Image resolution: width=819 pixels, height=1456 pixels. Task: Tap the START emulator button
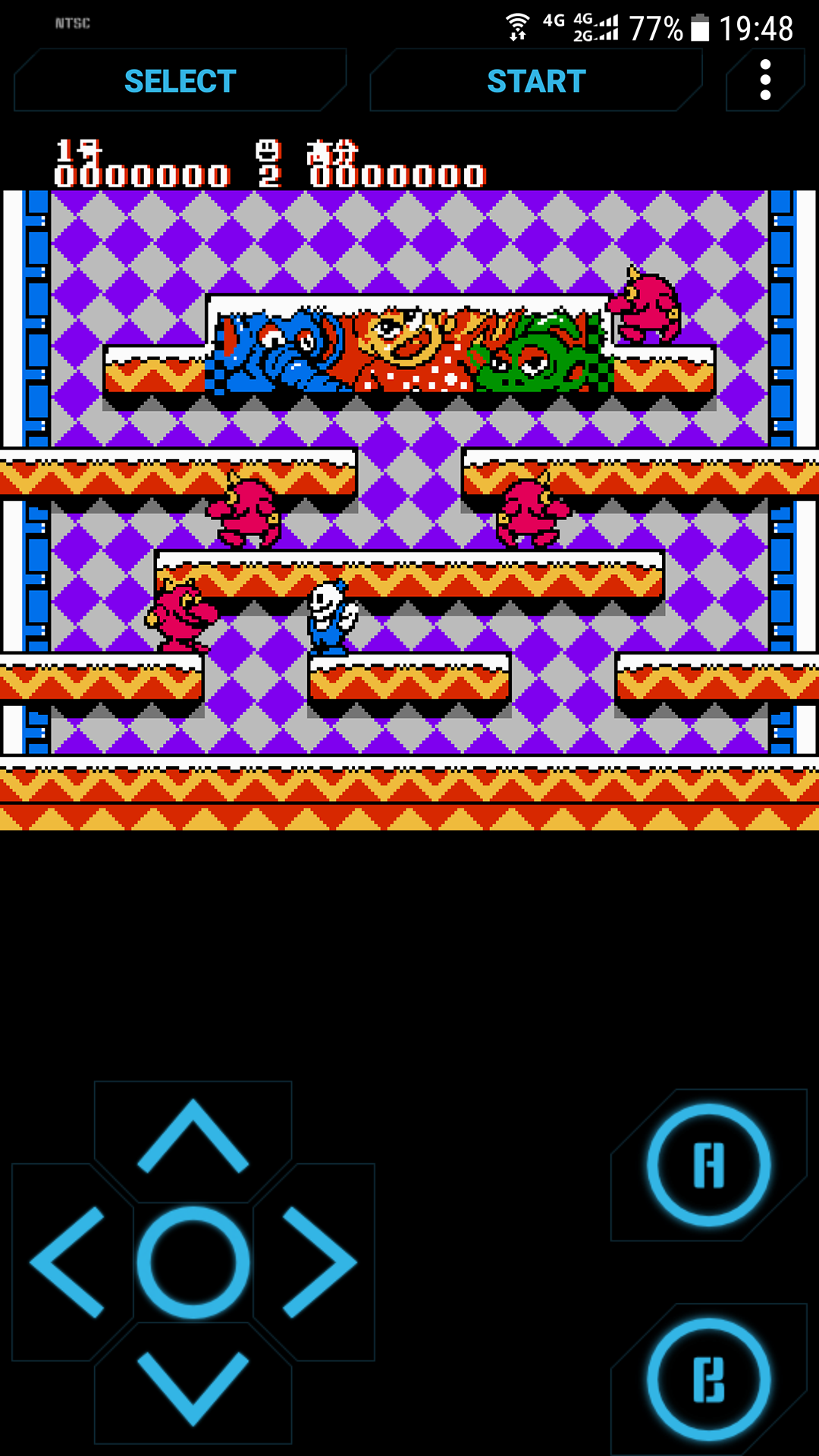(536, 81)
